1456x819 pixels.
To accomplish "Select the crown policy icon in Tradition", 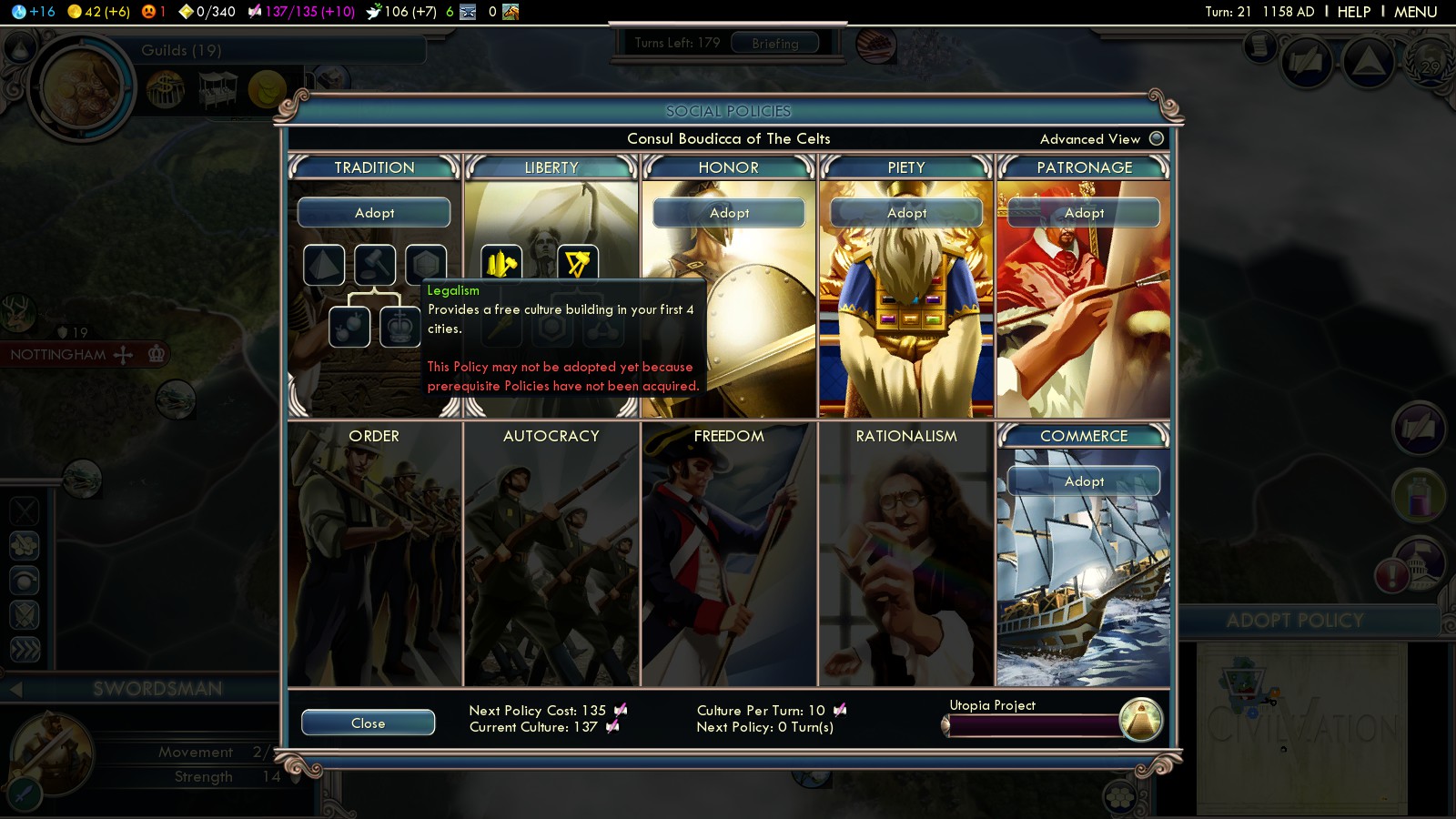I will 399,327.
